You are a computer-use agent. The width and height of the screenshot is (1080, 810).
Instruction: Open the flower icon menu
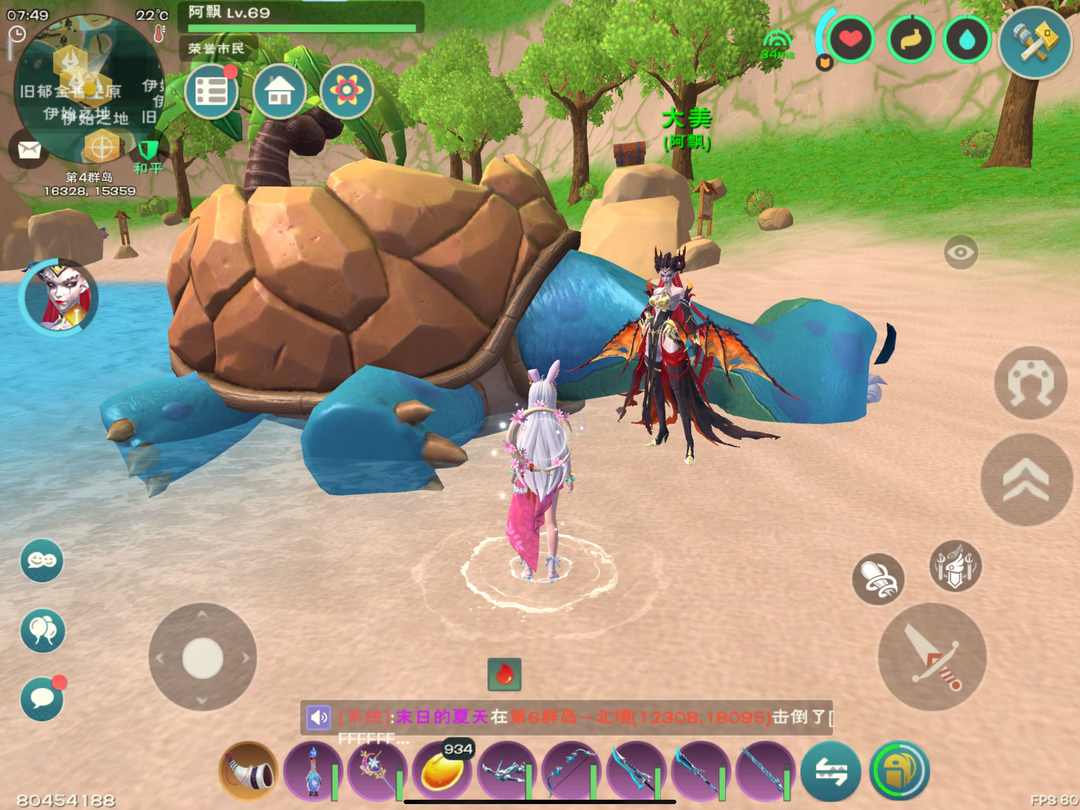pos(346,92)
